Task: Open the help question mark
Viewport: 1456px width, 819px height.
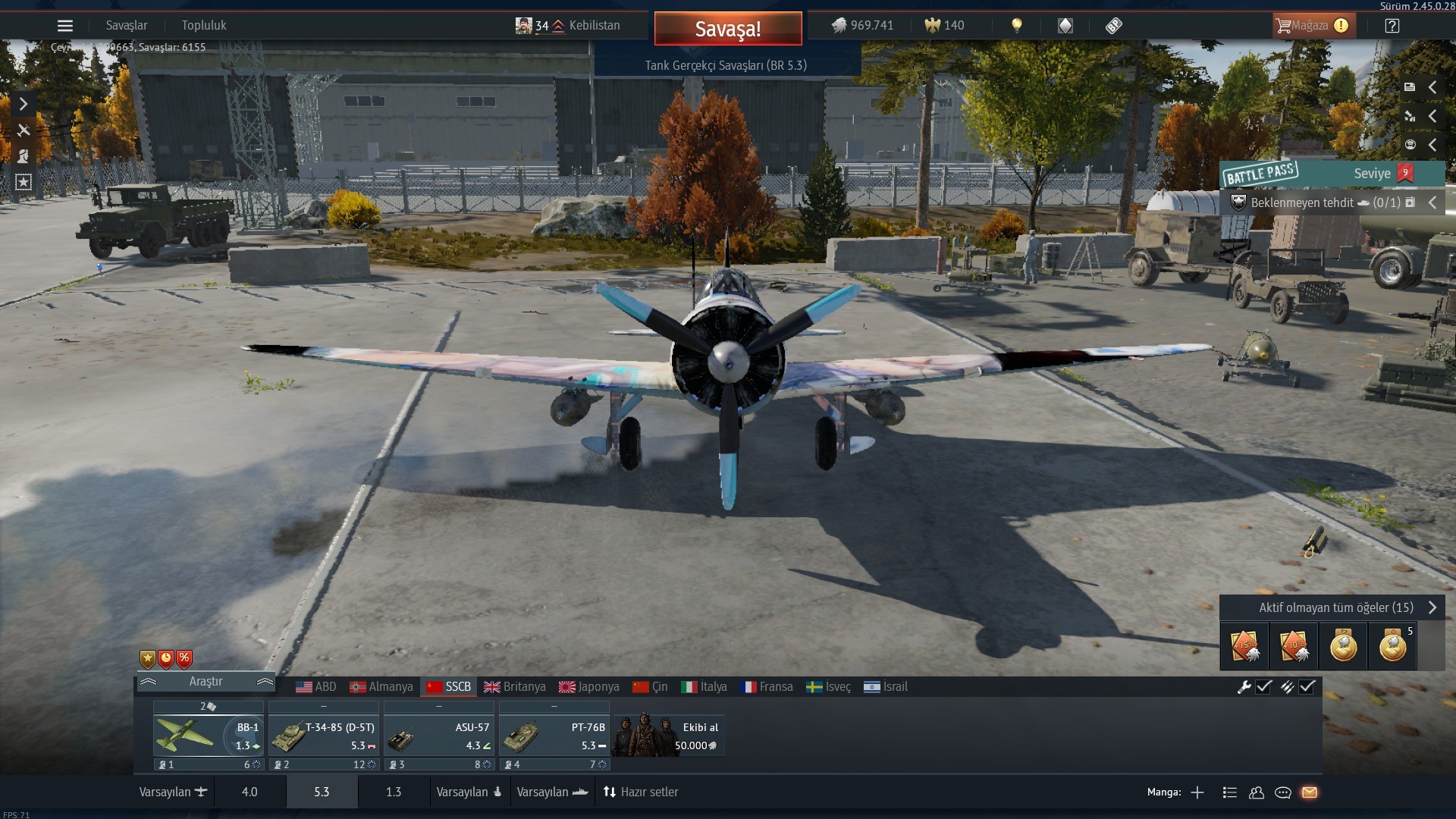Action: click(1392, 26)
